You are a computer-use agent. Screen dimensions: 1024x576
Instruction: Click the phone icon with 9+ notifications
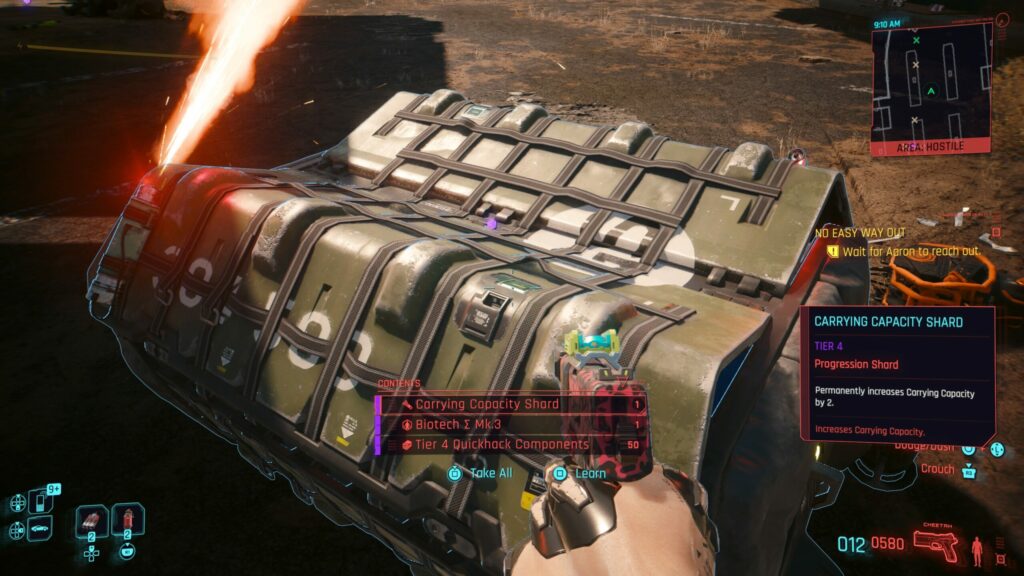coord(40,500)
